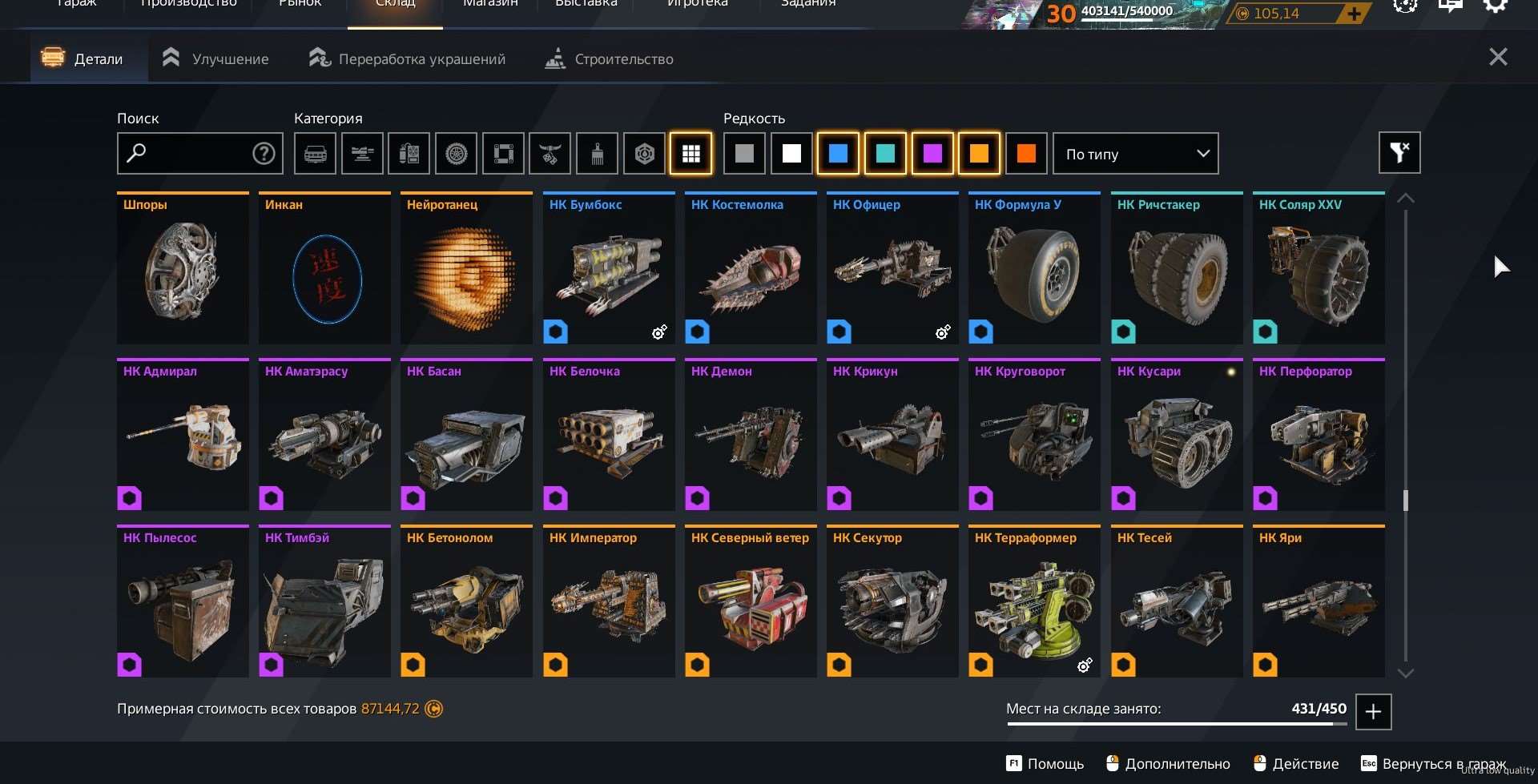Add coins with the currency plus button
Image resolution: width=1538 pixels, height=784 pixels.
[x=1354, y=13]
